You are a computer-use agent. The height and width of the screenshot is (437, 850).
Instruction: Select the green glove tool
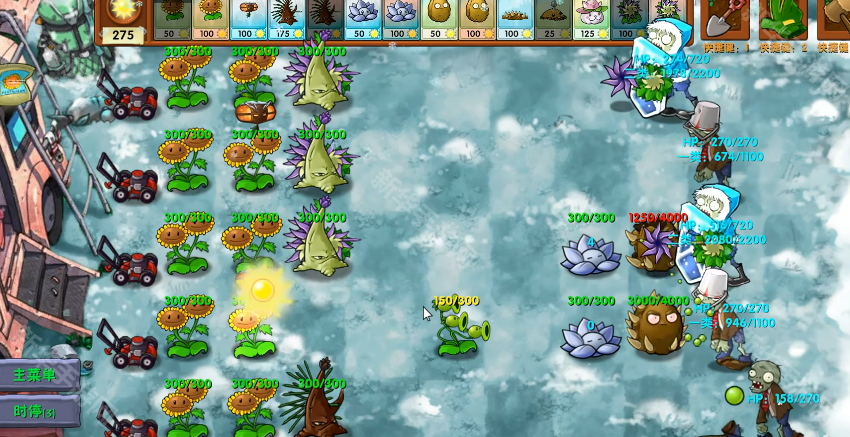point(782,18)
